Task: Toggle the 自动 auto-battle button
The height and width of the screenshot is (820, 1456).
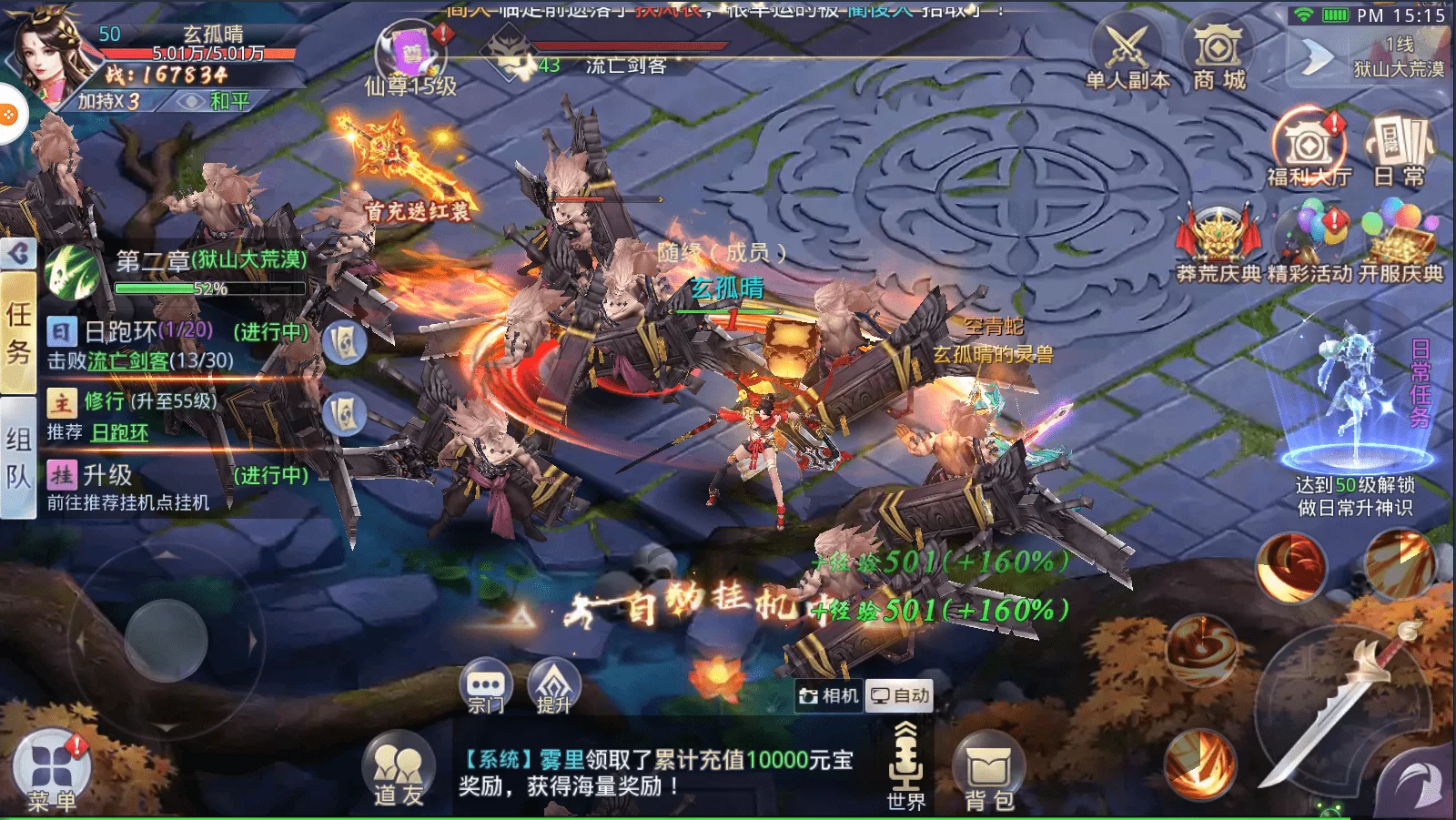Action: (x=899, y=696)
